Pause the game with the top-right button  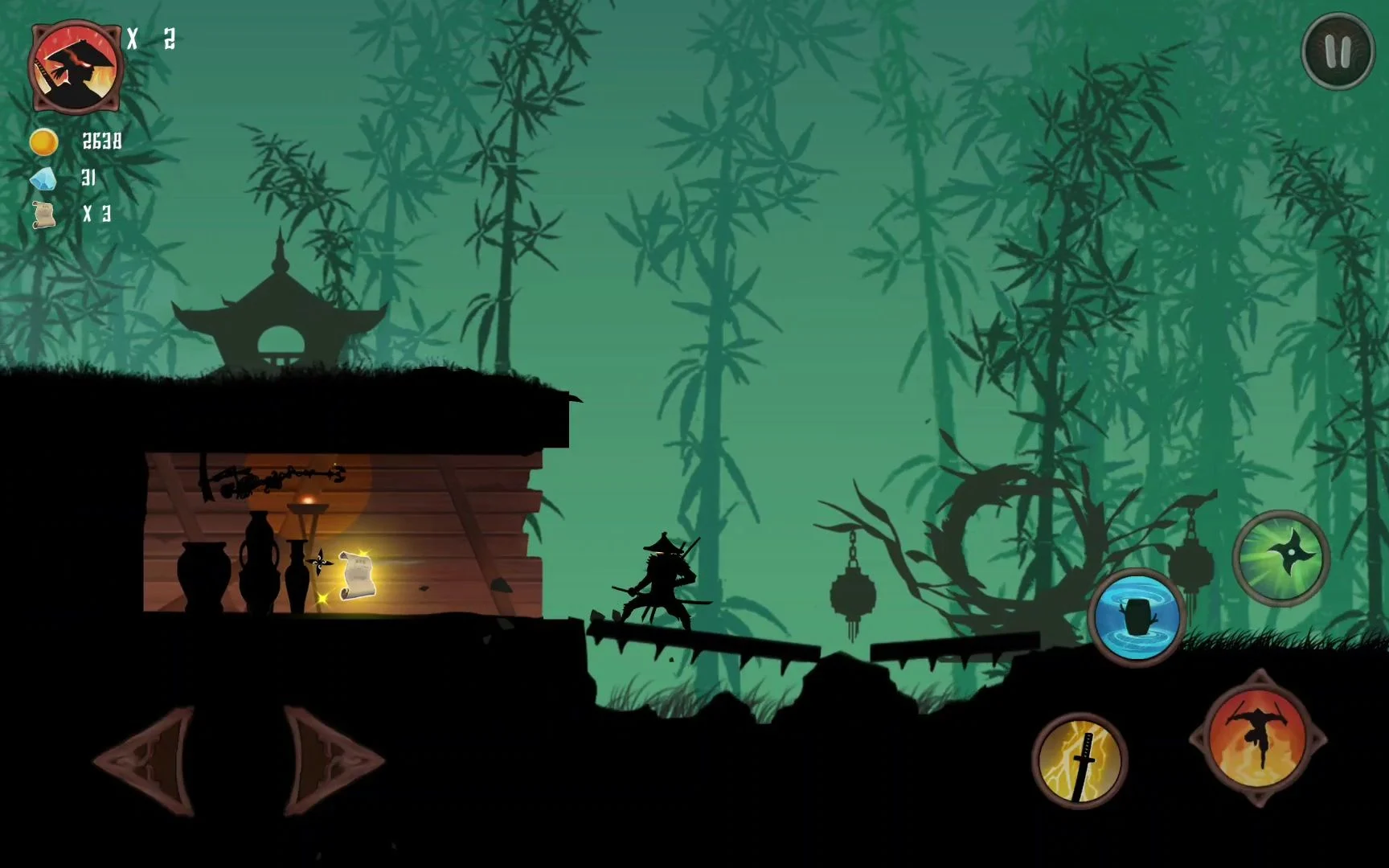tap(1338, 51)
